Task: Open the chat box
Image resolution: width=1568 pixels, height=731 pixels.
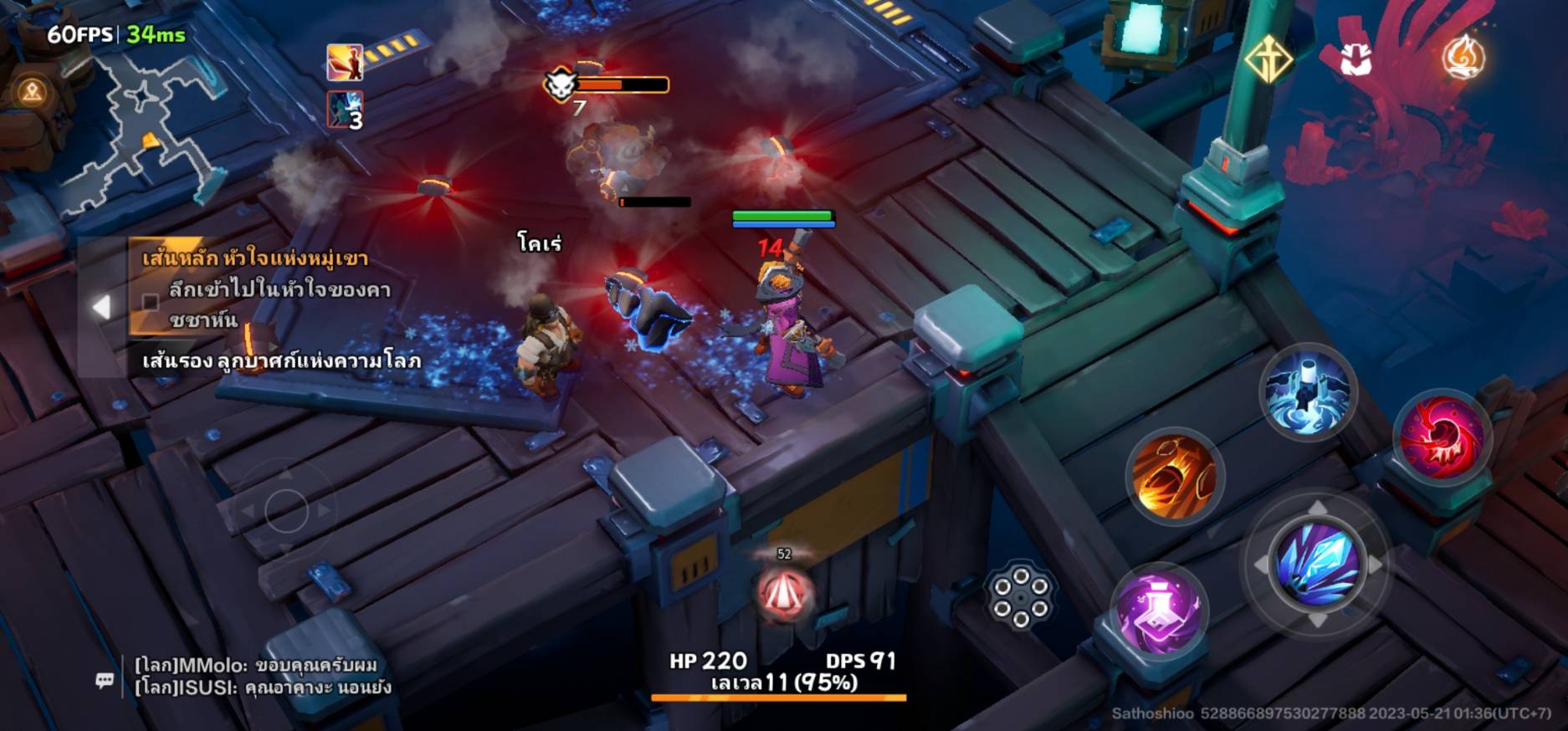Action: (x=259, y=677)
